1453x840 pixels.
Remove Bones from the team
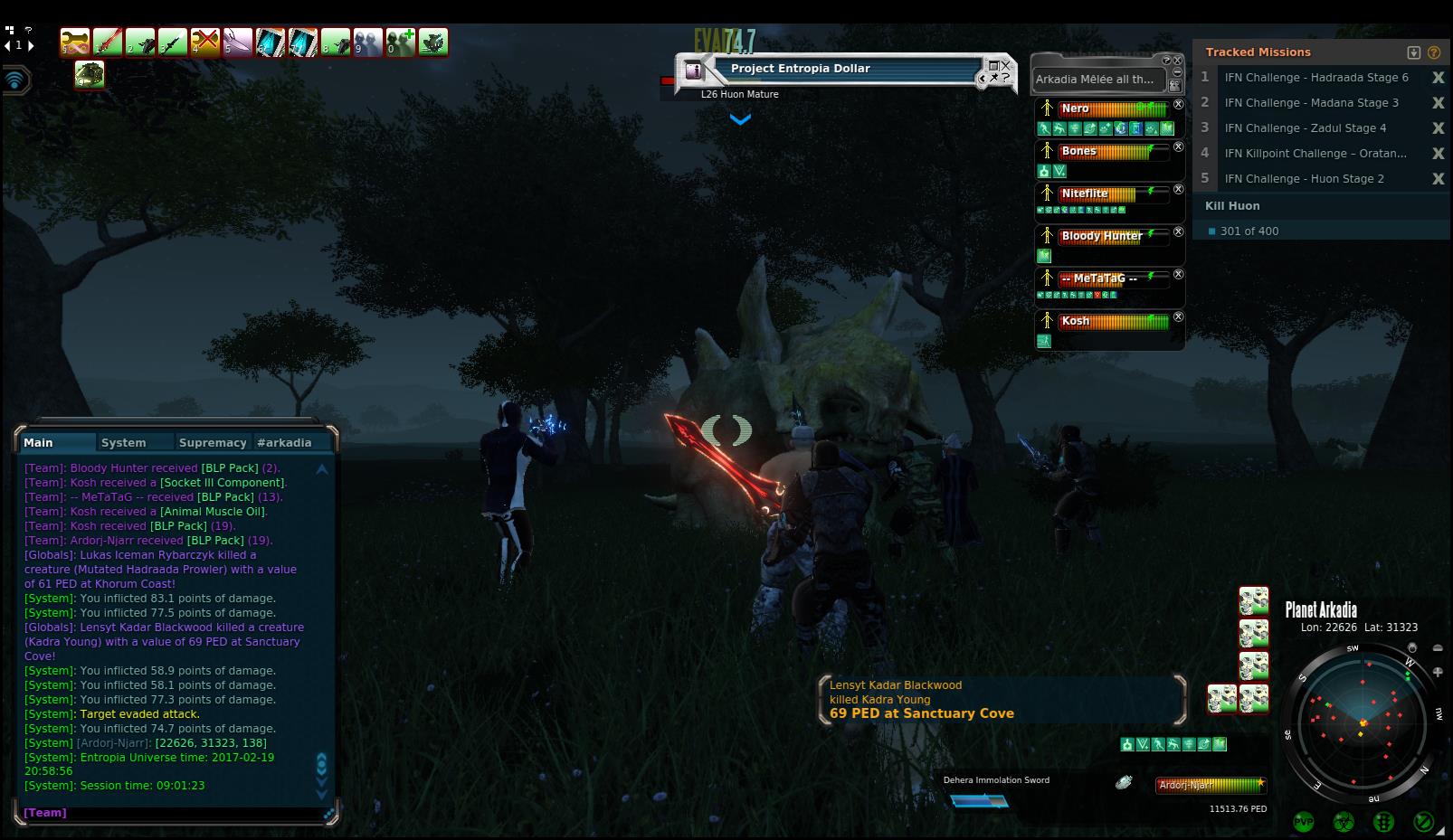point(1178,146)
